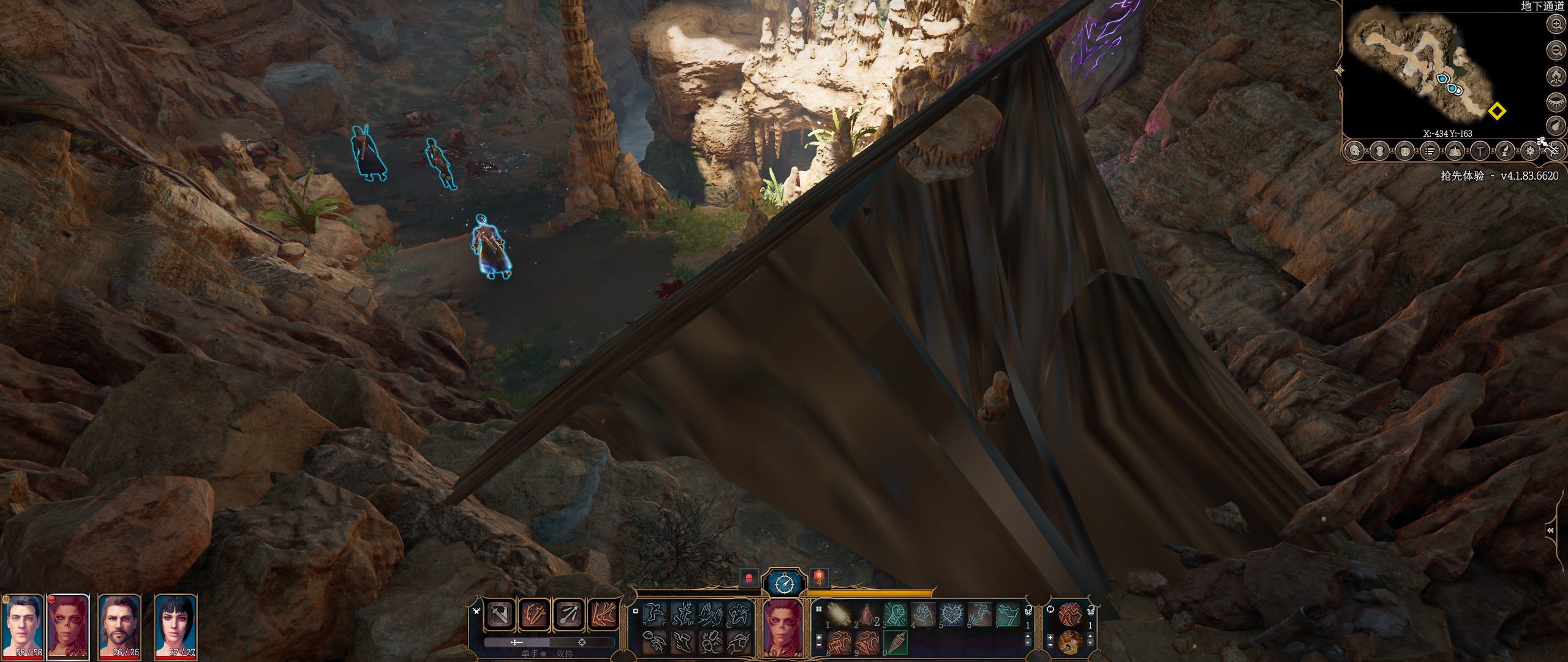Click the campfire rest button beside the minimap
1568x662 pixels.
(x=1556, y=75)
